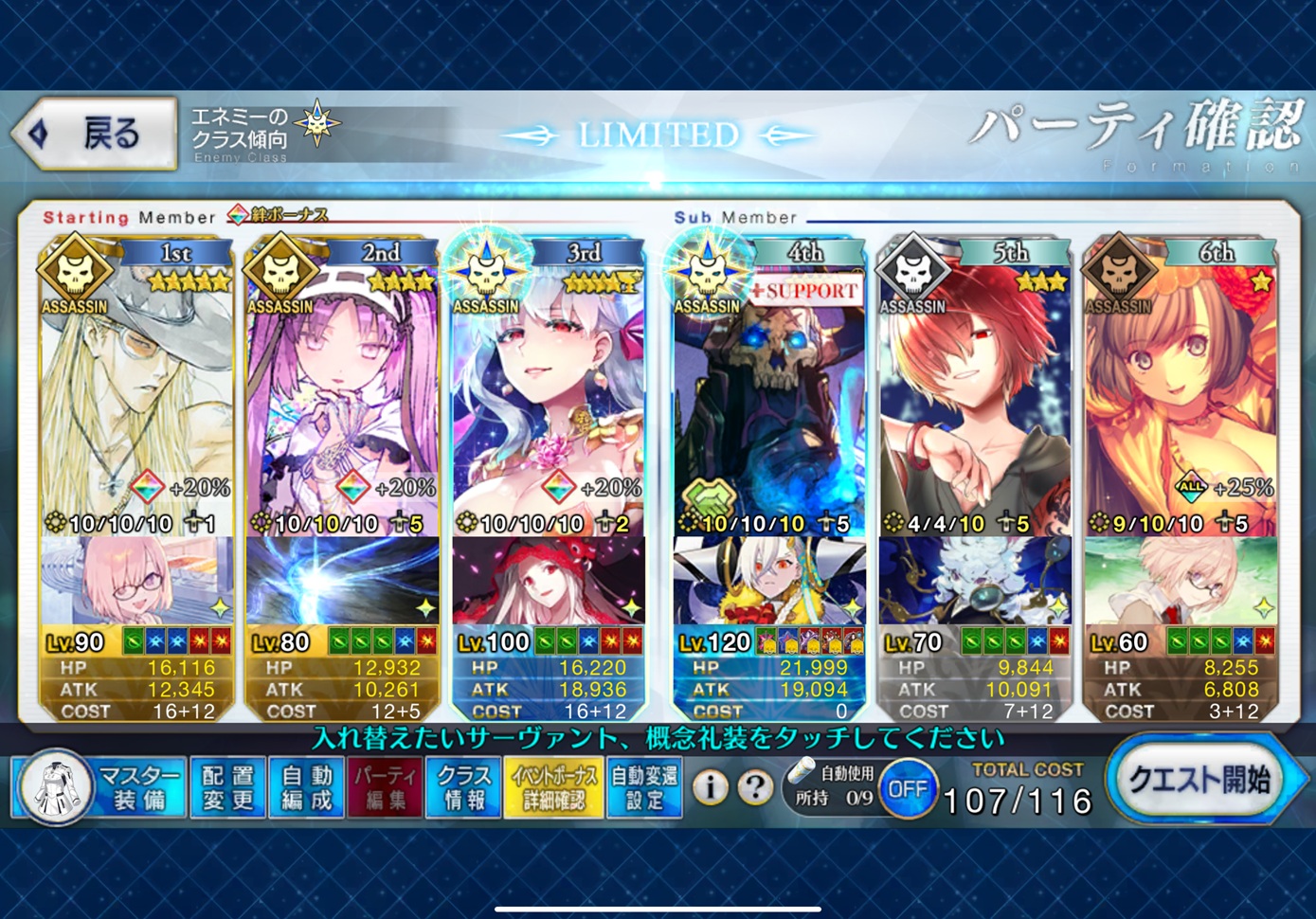Pick the 5th slot Lv.70 servant card
Viewport: 1316px width, 919px height.
pyautogui.click(x=975, y=398)
